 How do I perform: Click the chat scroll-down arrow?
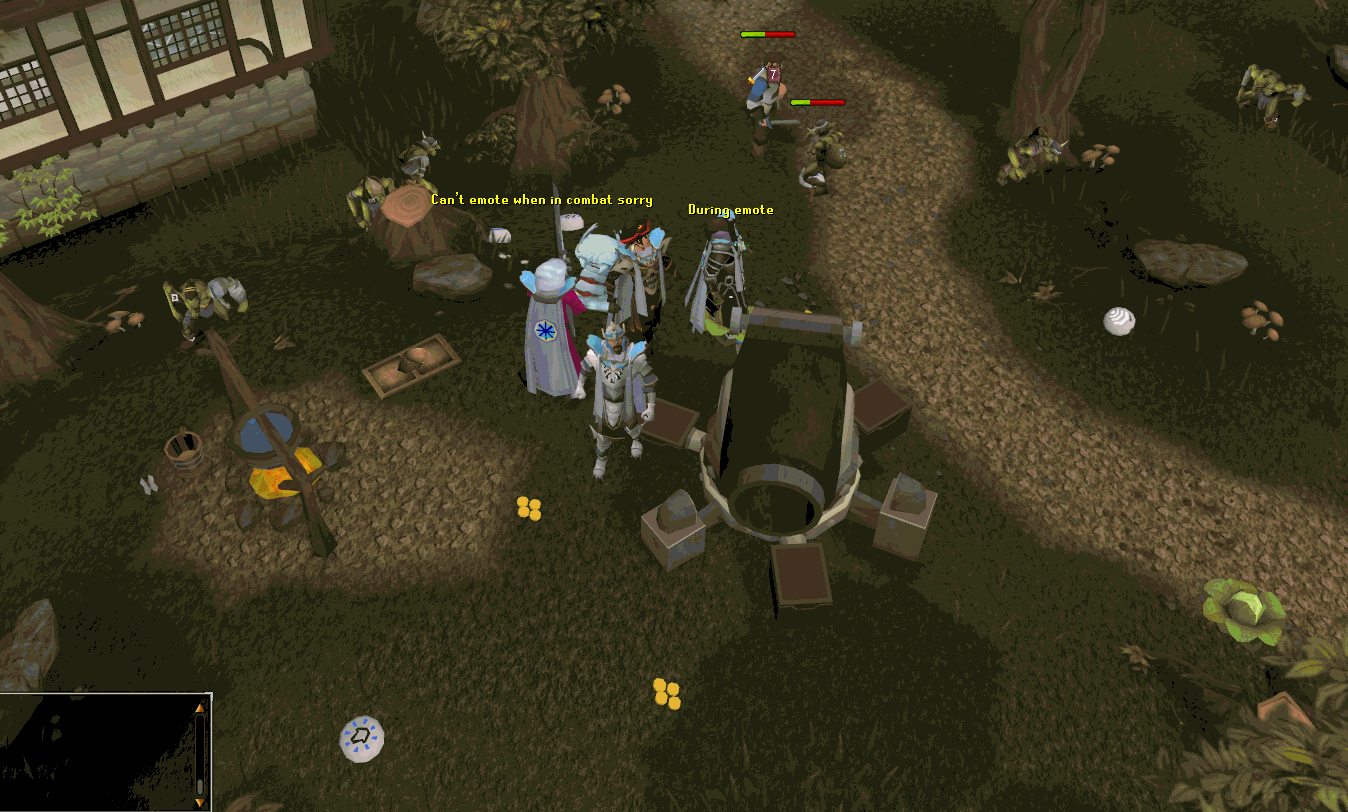[x=200, y=801]
